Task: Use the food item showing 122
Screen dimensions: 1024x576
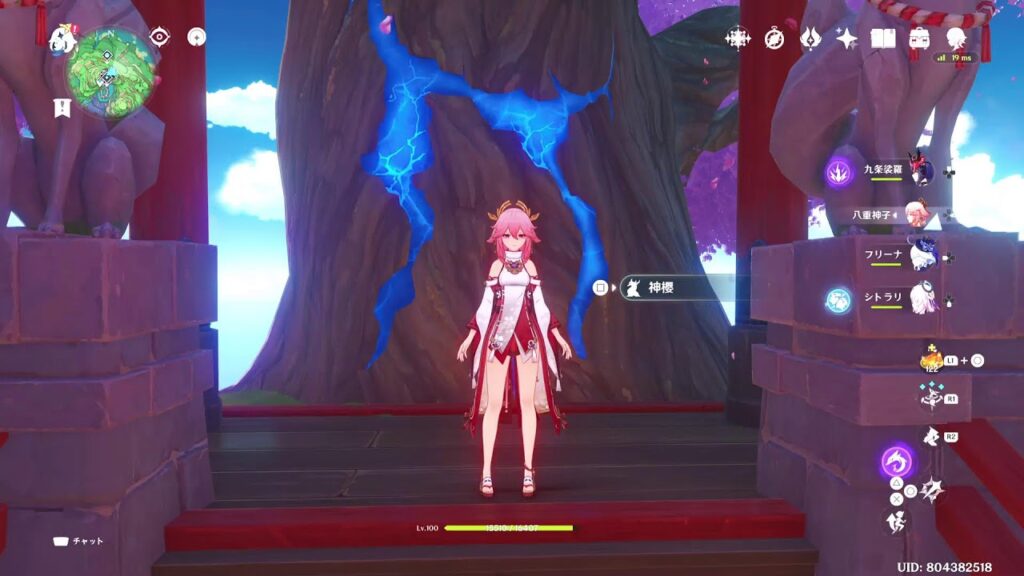Action: 929,358
